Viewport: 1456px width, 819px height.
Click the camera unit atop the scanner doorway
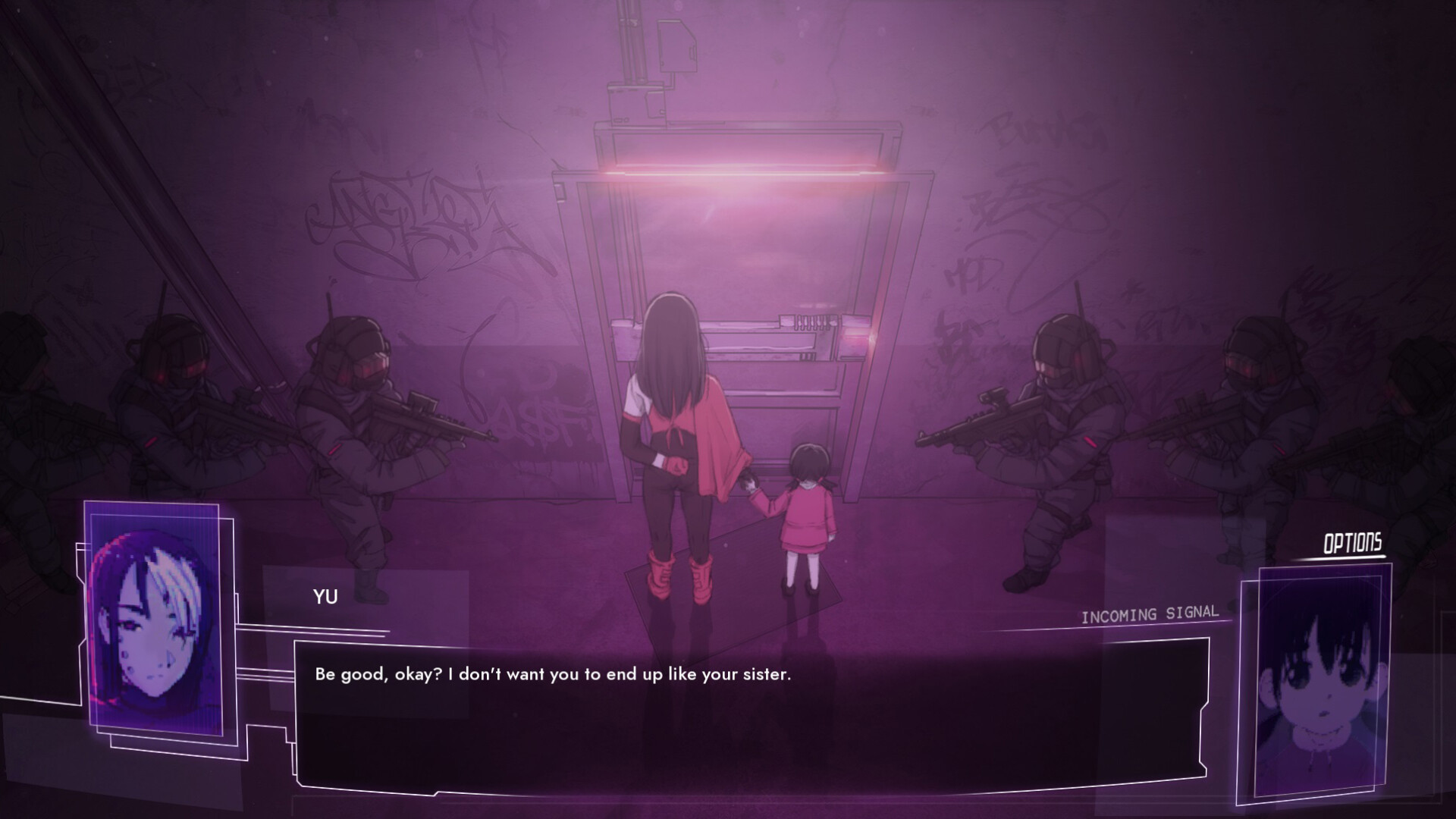679,45
